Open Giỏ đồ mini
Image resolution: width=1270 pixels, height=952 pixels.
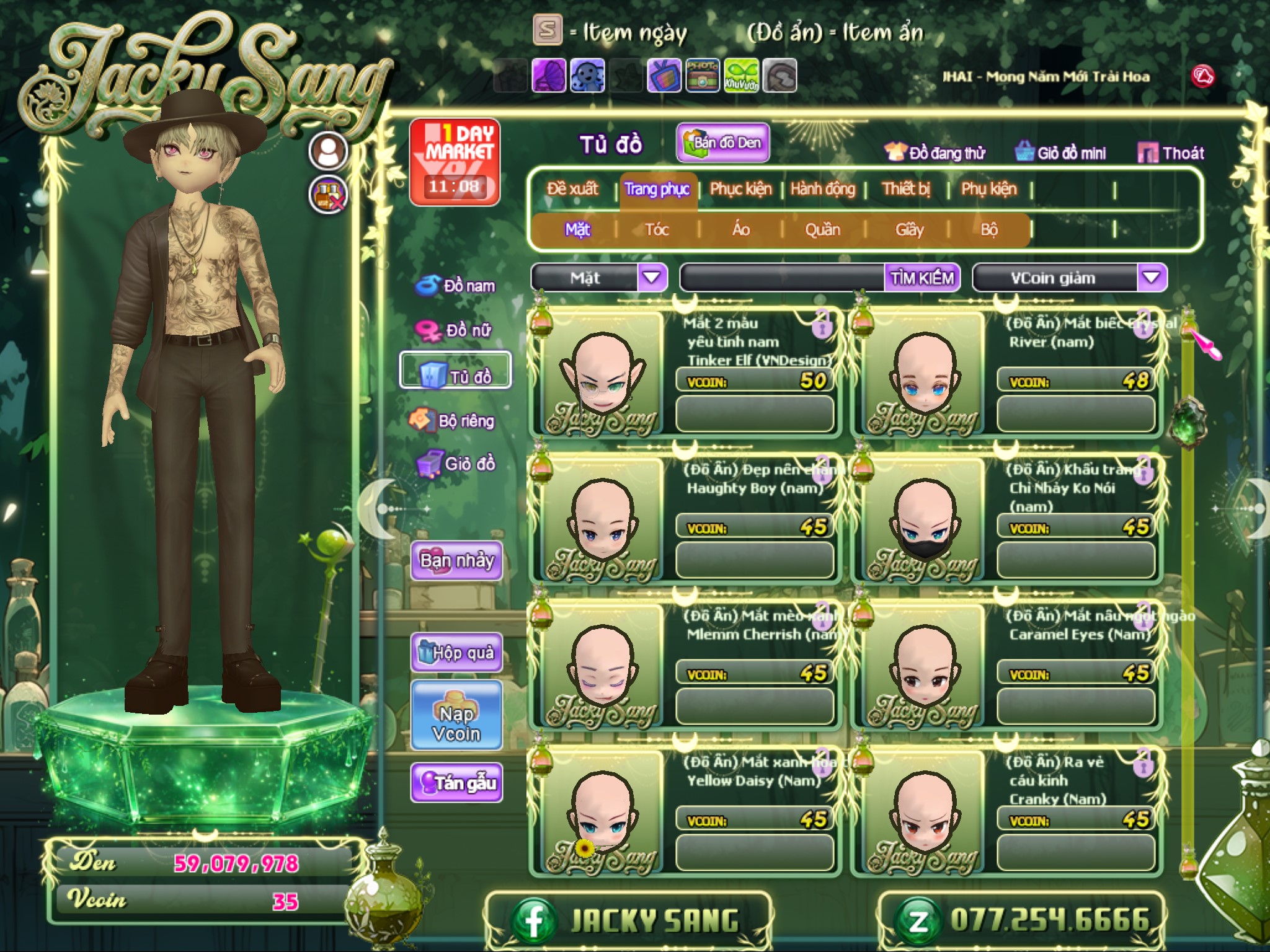point(1060,152)
